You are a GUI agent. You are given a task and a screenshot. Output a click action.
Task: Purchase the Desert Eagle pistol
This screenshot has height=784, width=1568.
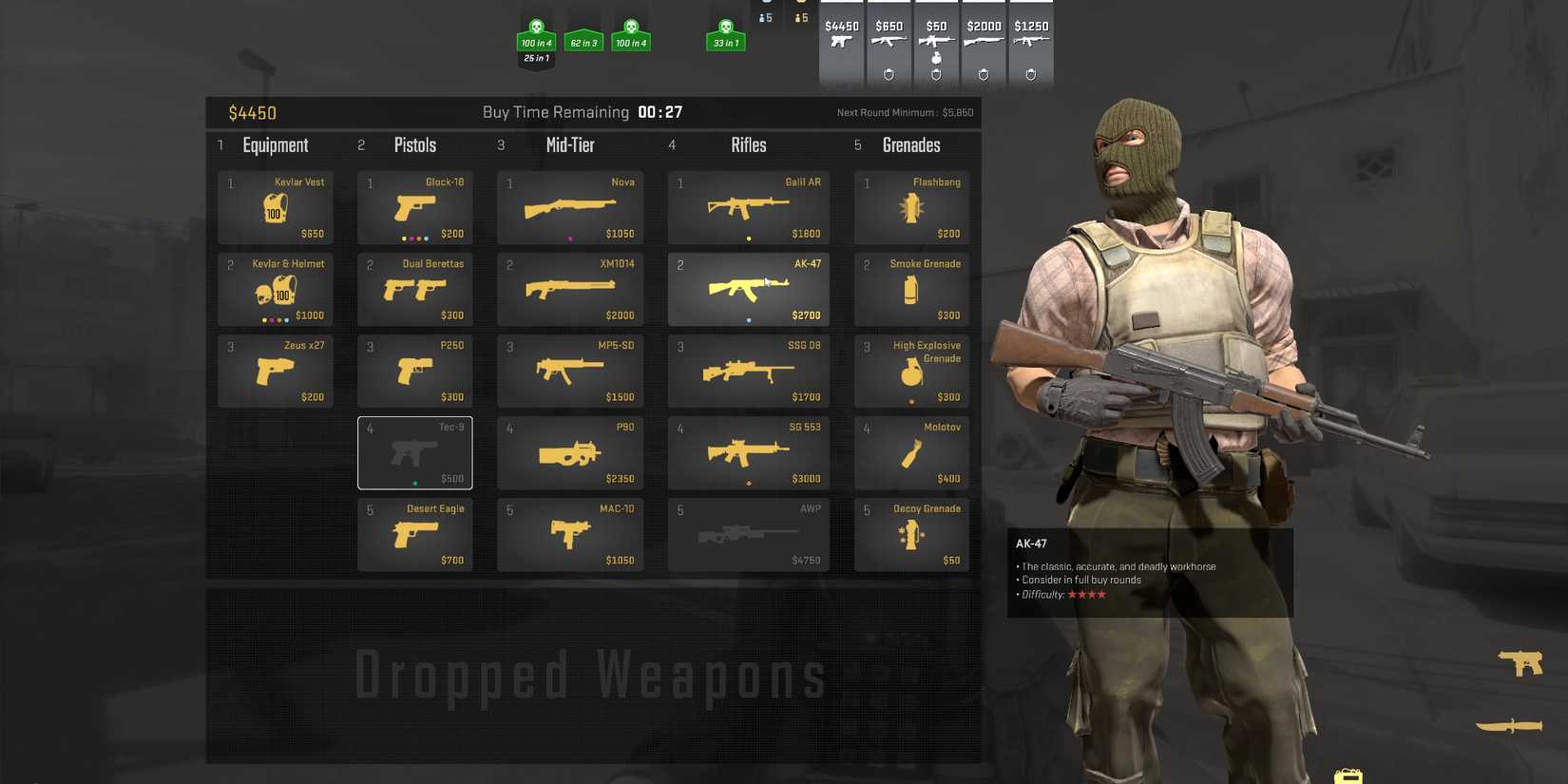tap(414, 534)
